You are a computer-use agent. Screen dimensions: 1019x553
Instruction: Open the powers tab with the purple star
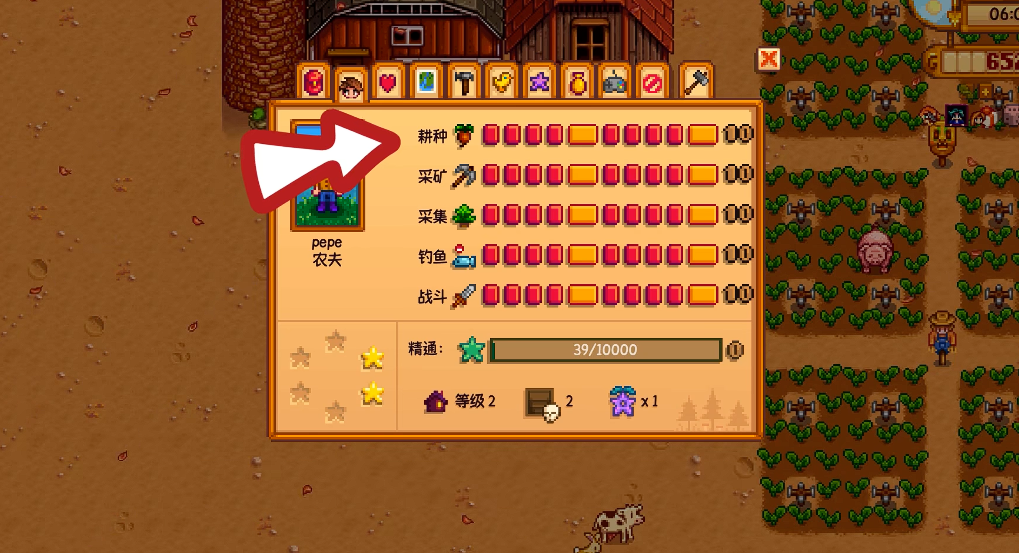click(539, 82)
